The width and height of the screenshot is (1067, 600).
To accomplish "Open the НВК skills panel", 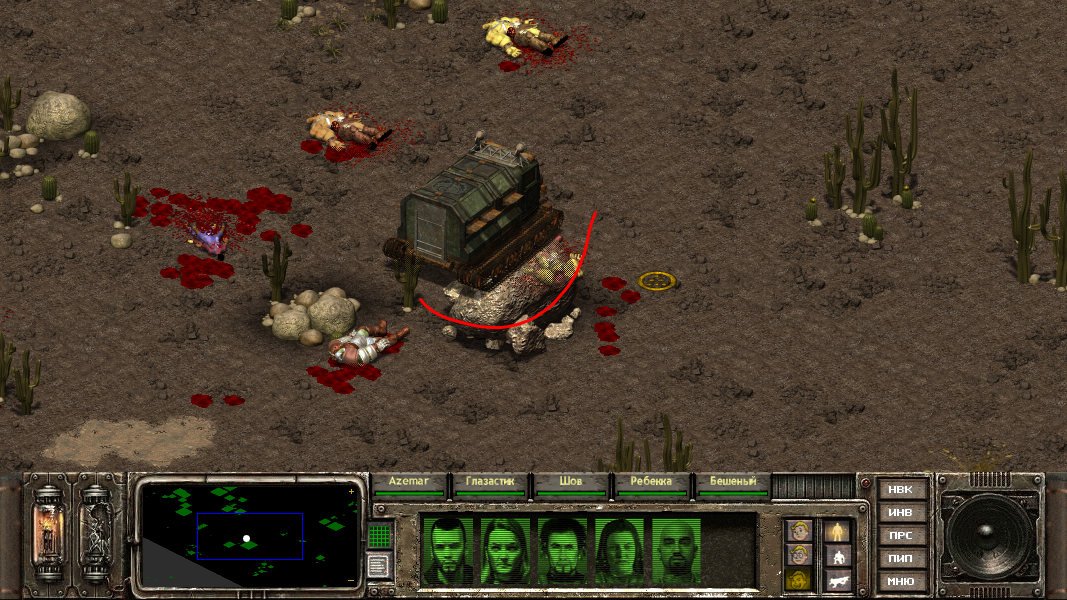I will pos(900,490).
